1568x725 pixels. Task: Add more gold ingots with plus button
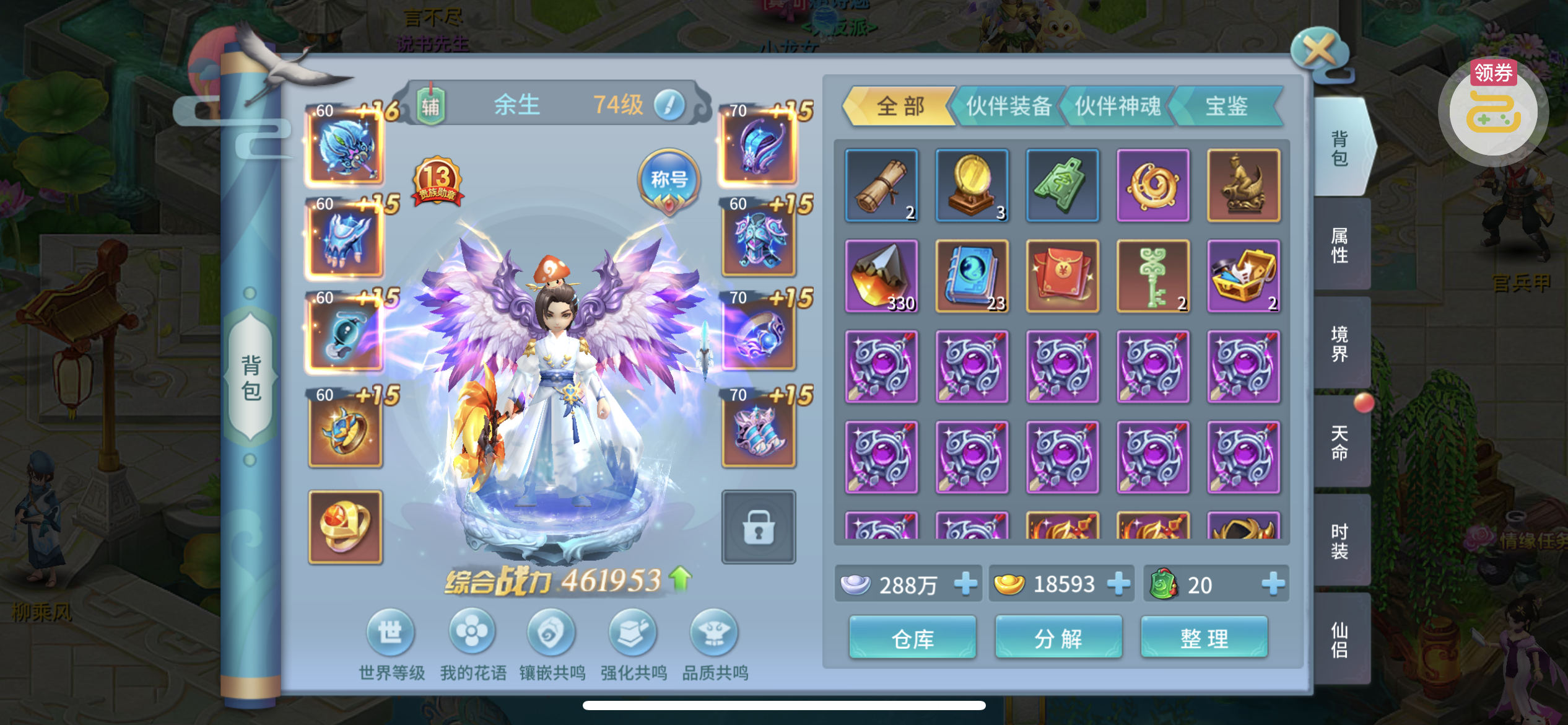pos(1118,584)
